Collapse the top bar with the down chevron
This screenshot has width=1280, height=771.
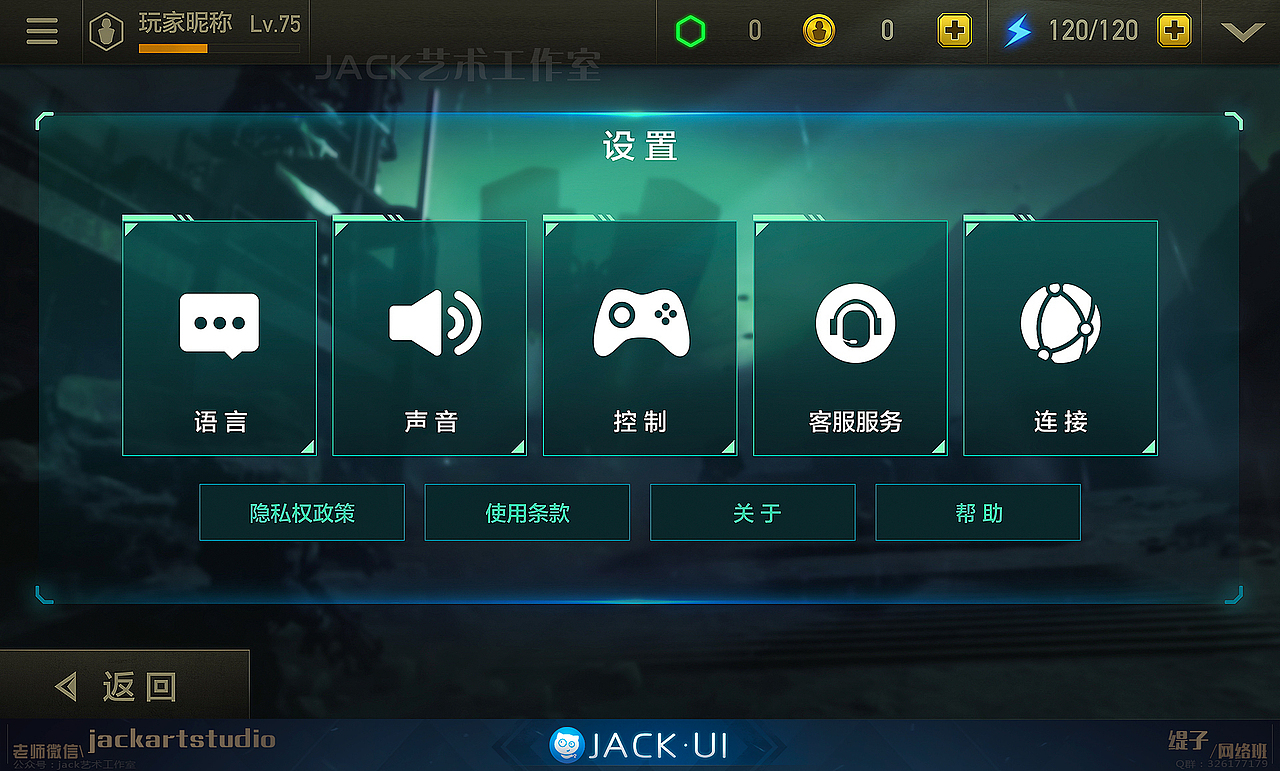pos(1242,31)
